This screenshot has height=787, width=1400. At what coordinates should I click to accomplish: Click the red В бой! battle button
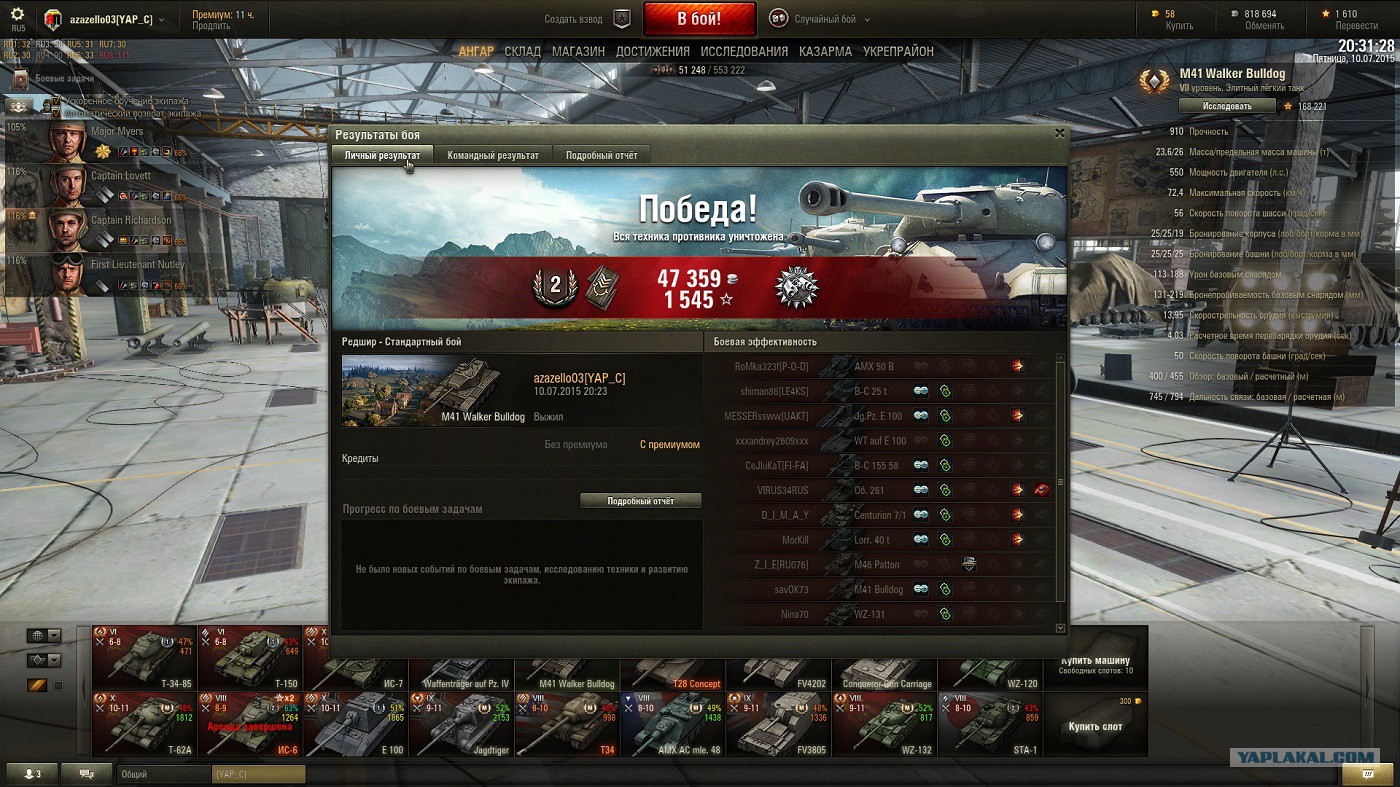[700, 19]
